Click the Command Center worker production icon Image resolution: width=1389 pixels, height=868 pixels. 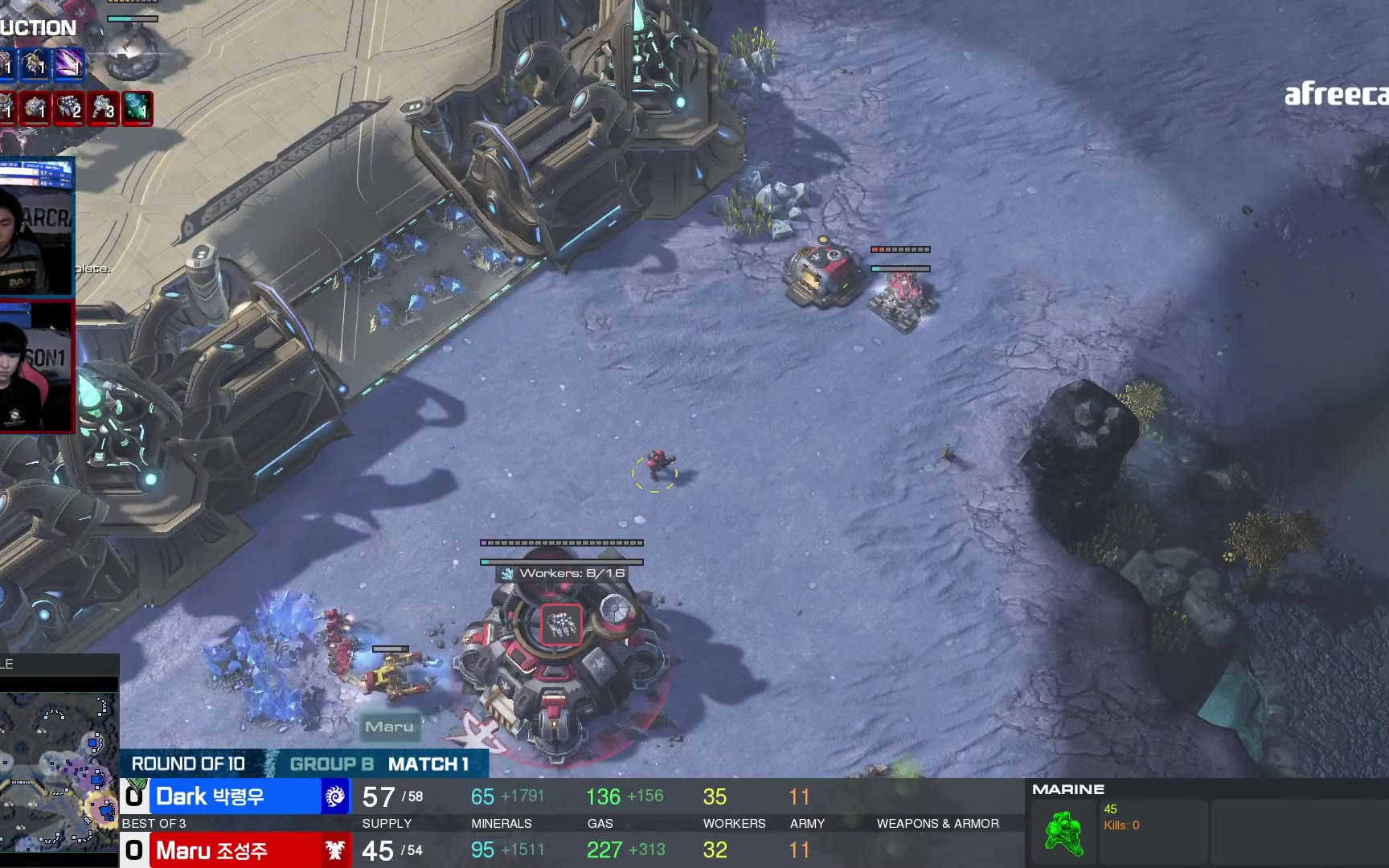(561, 624)
